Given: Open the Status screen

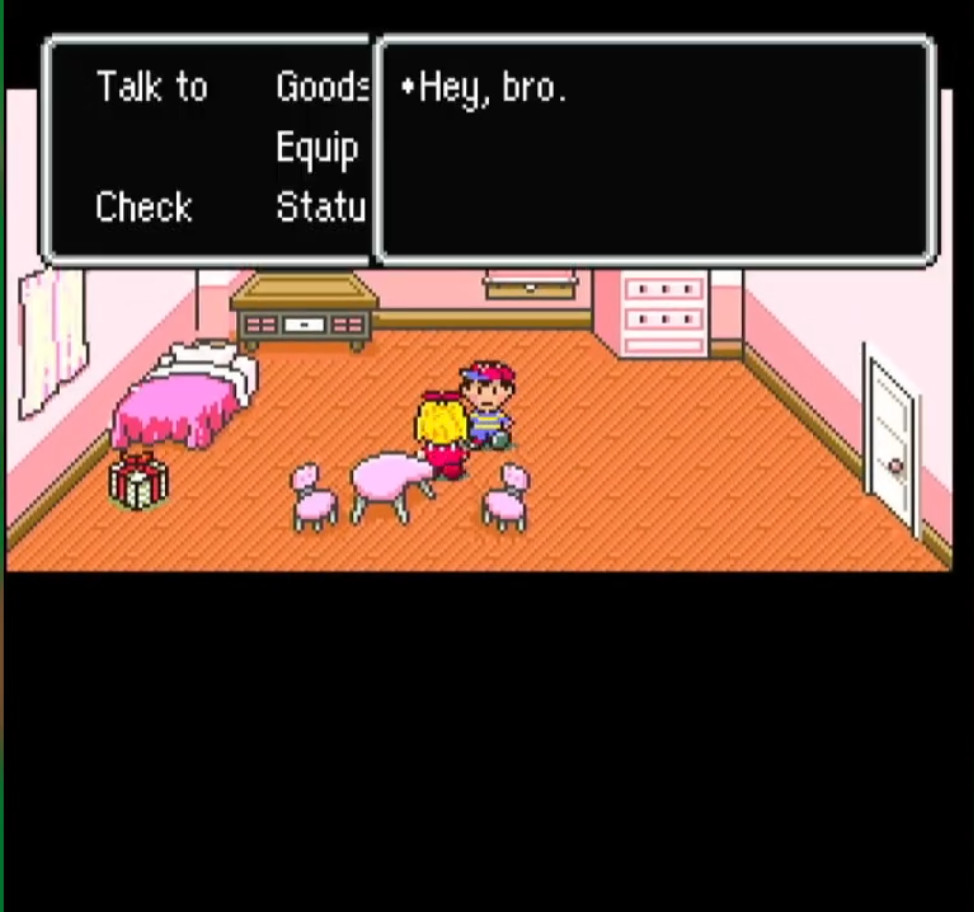Looking at the screenshot, I should 320,208.
